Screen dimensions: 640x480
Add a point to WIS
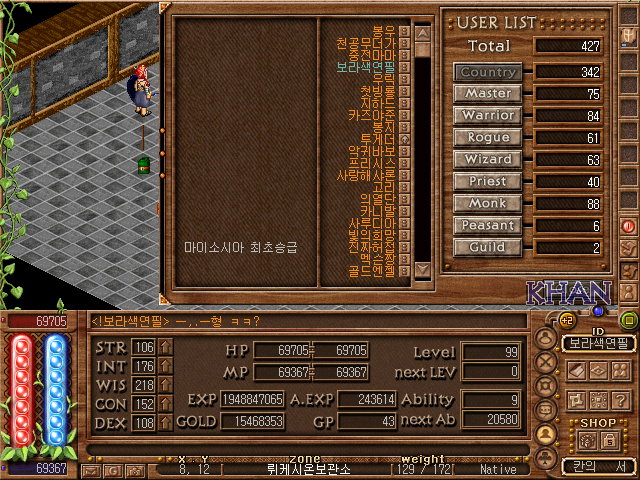[166, 385]
